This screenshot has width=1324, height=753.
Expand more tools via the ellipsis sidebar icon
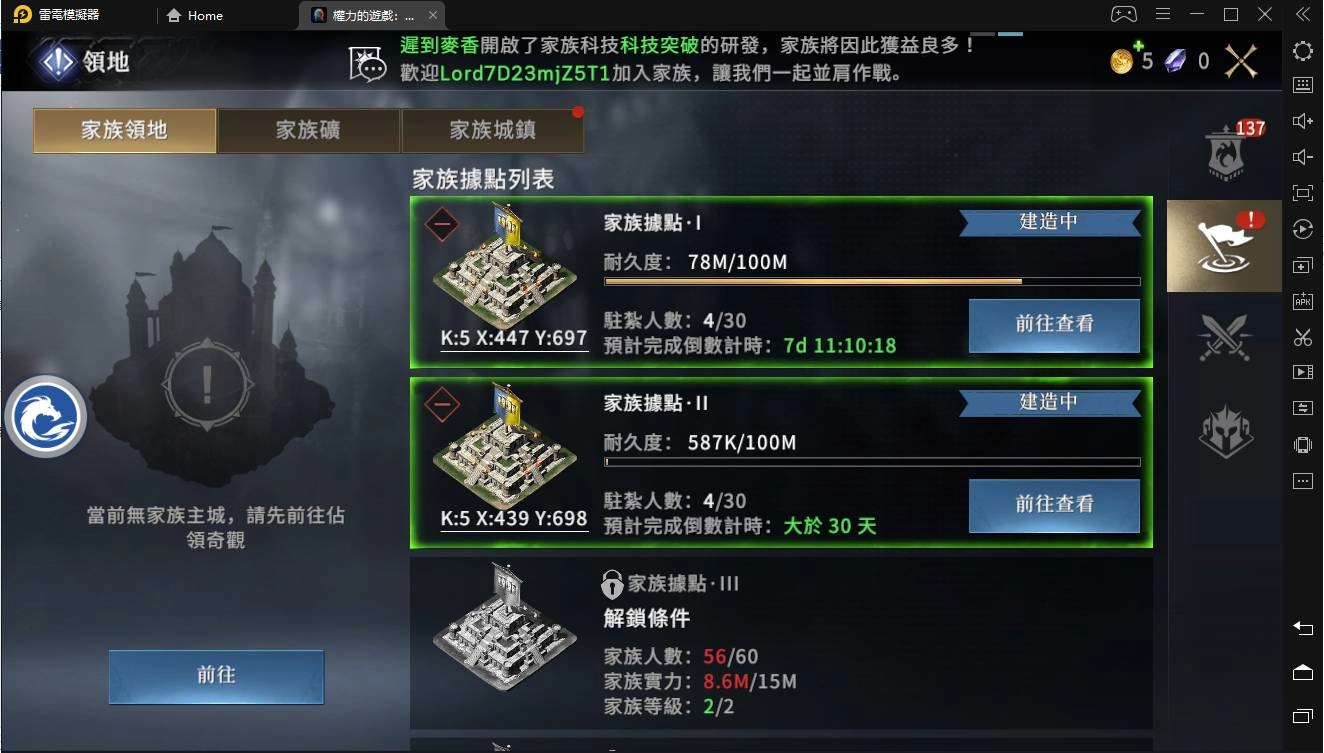click(x=1302, y=481)
